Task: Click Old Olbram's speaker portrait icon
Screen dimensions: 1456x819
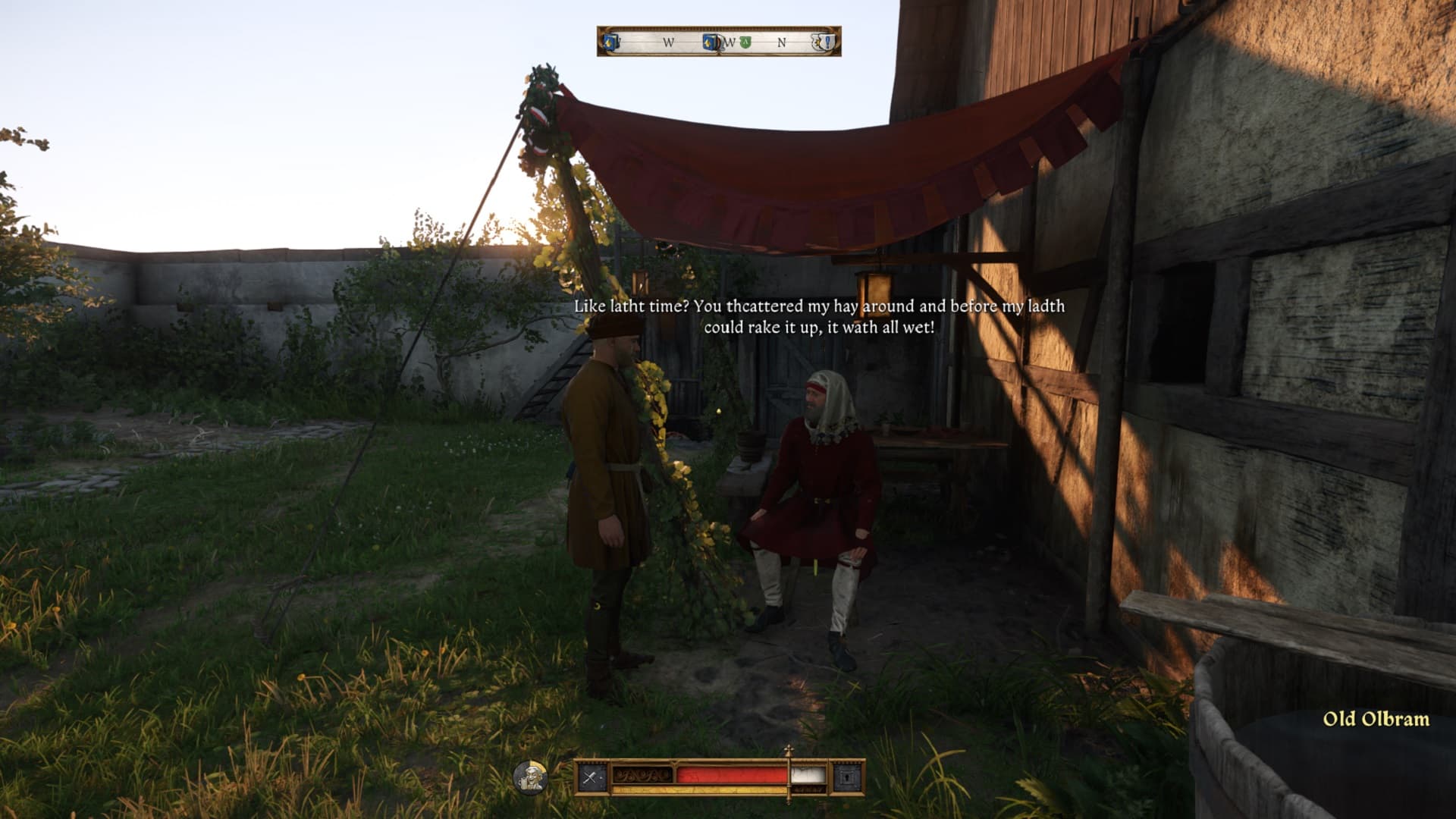Action: [x=531, y=778]
